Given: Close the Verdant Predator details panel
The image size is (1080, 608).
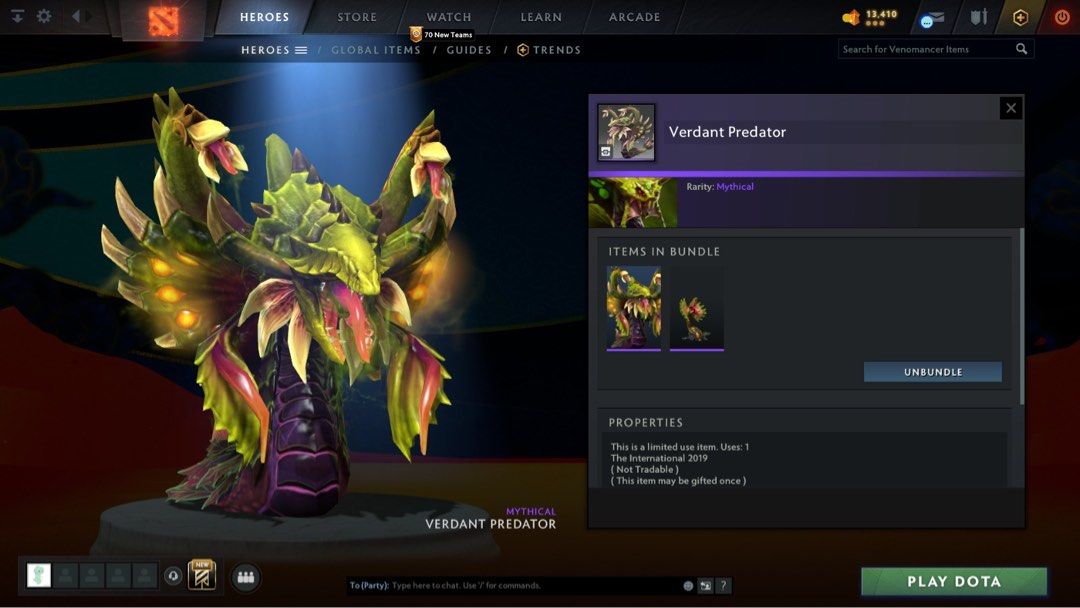Looking at the screenshot, I should pos(1011,108).
